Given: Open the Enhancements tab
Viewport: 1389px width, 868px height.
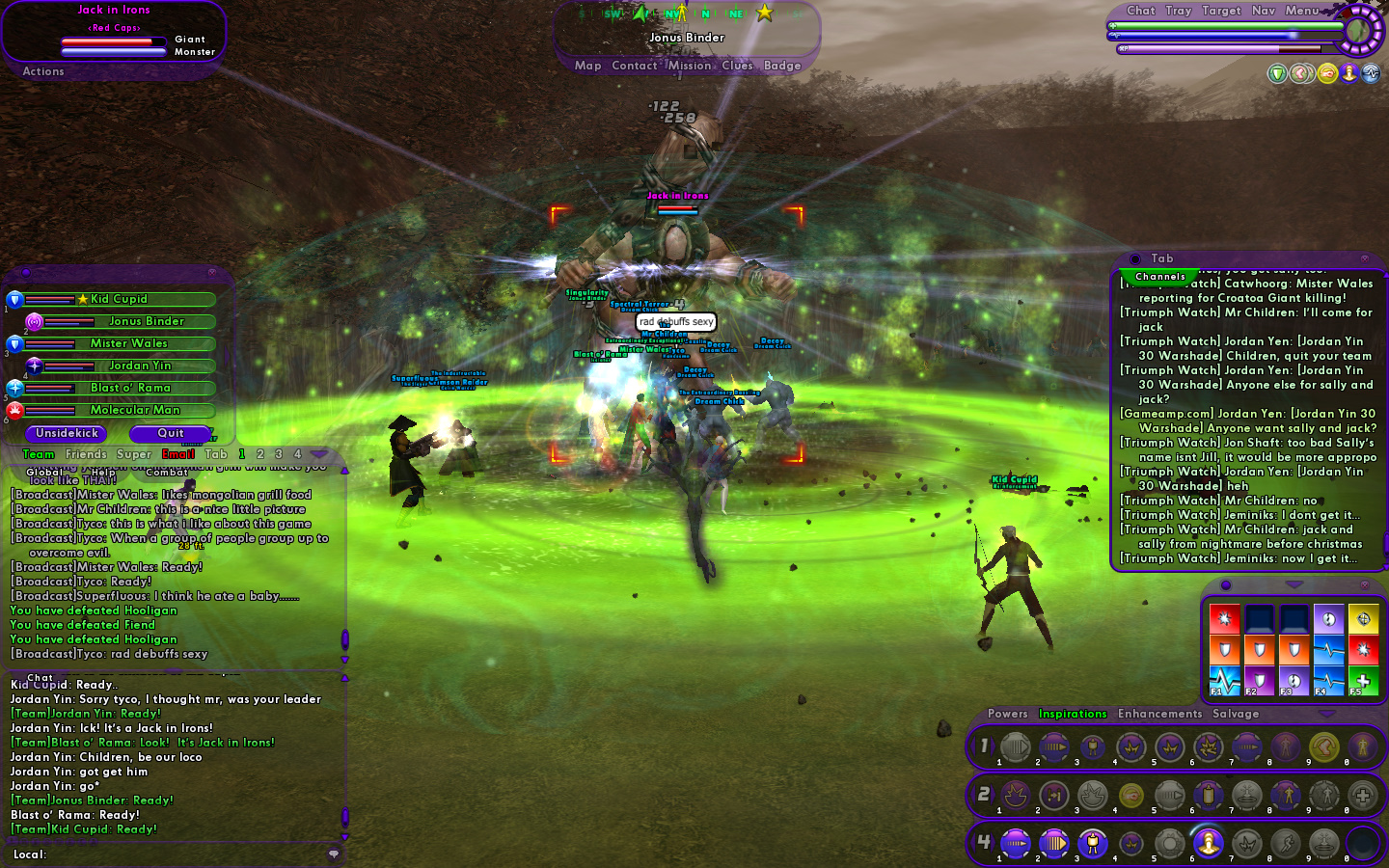Looking at the screenshot, I should pyautogui.click(x=1159, y=714).
